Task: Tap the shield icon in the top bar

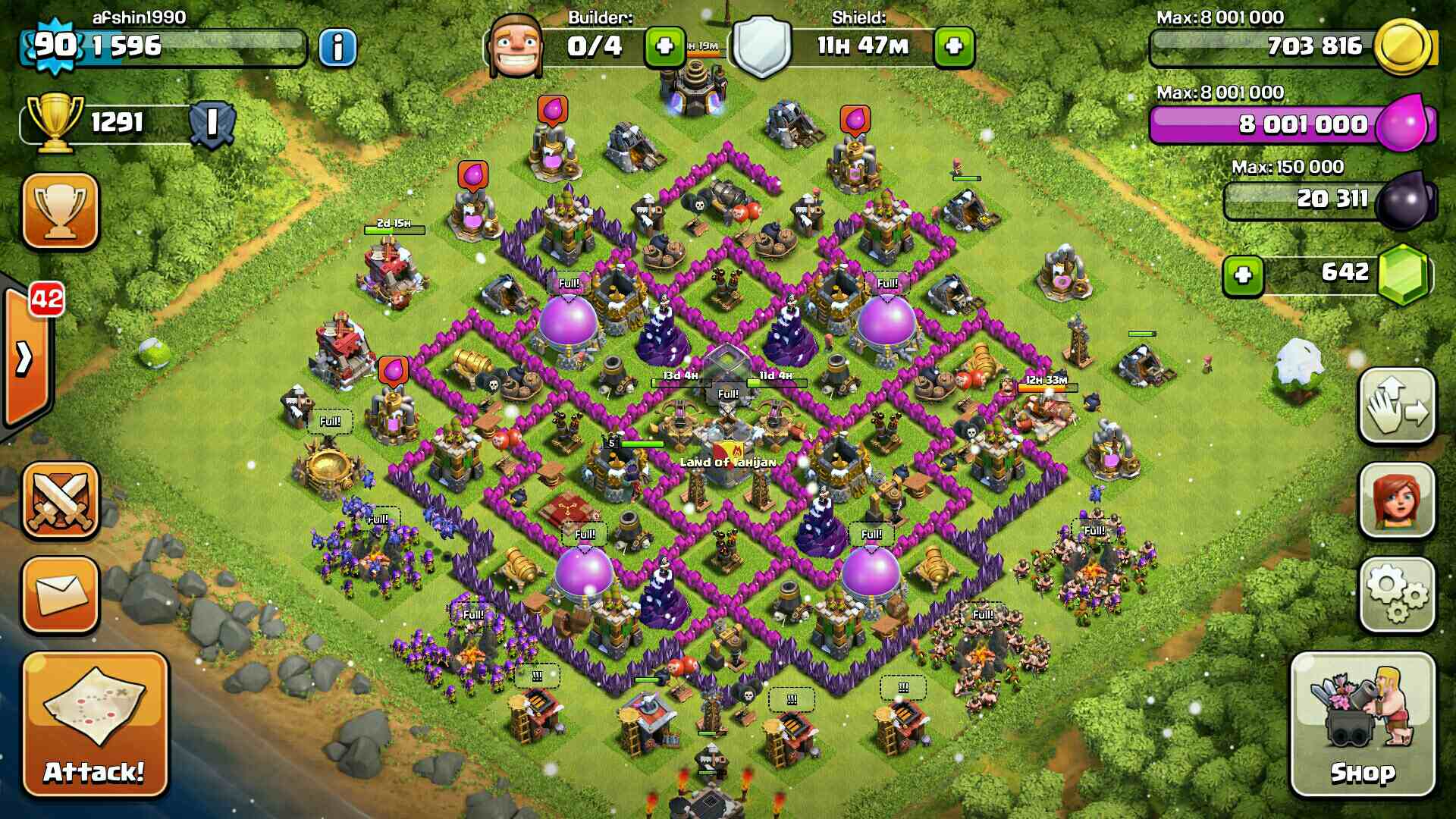Action: tap(761, 47)
